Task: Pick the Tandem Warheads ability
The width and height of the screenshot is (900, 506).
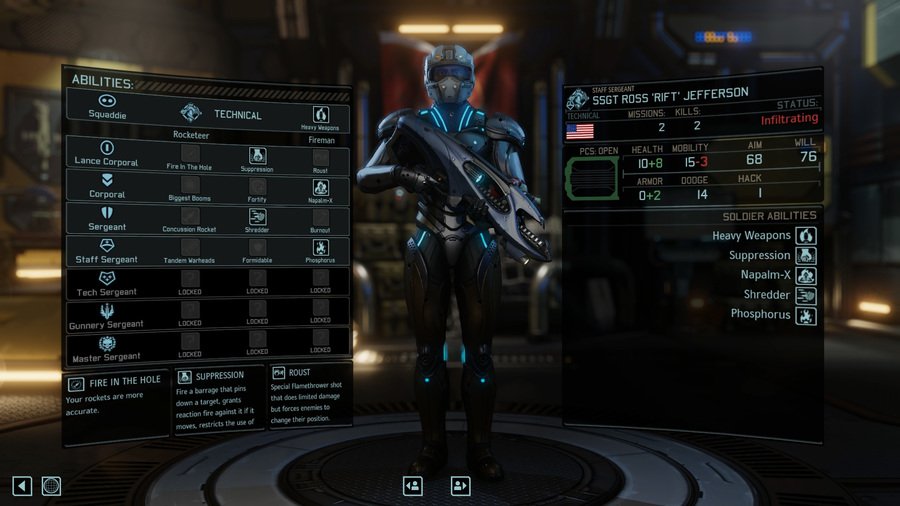Action: click(190, 248)
